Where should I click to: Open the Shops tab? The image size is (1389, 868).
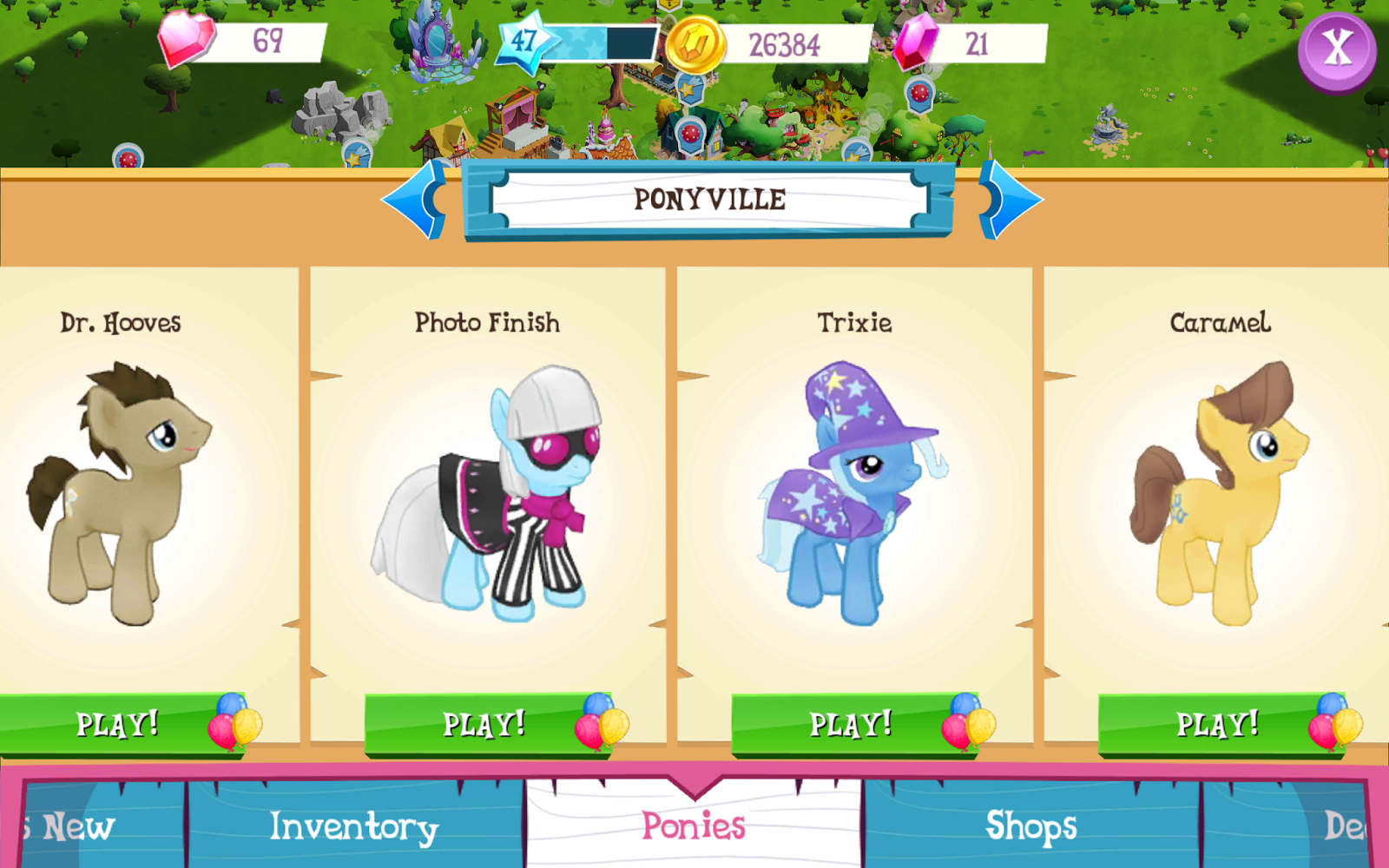coord(1032,826)
